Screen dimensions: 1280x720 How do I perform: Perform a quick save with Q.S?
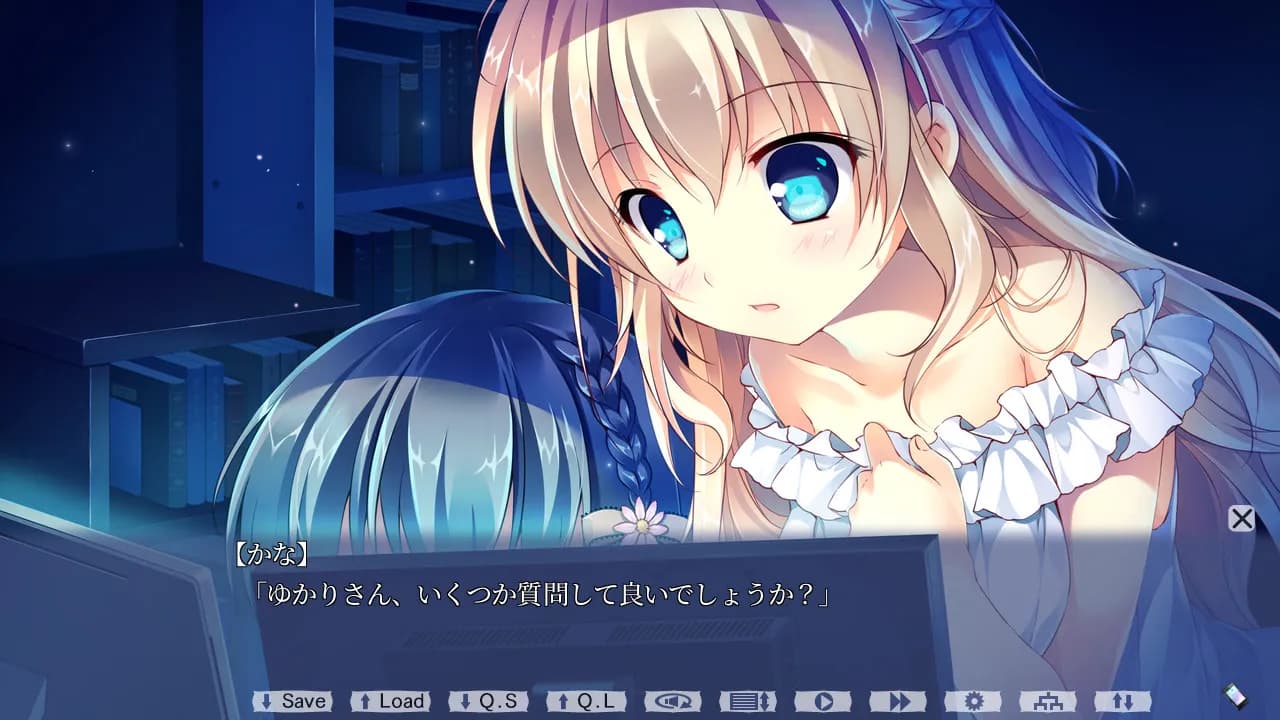[x=490, y=702]
